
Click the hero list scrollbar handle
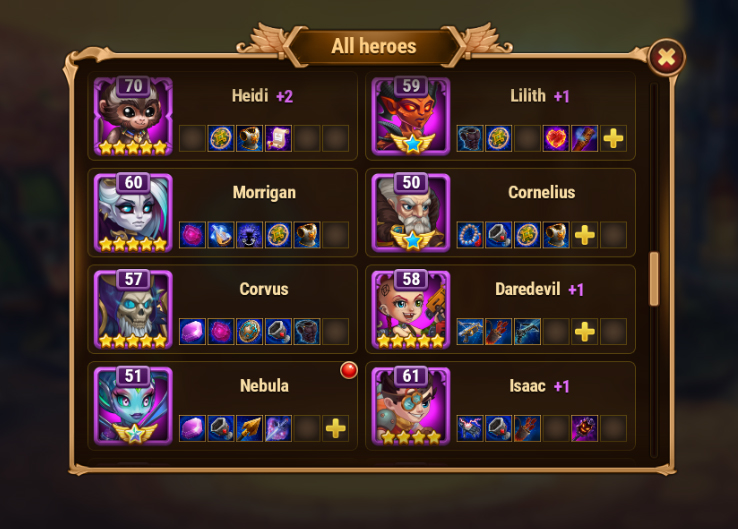coord(654,278)
